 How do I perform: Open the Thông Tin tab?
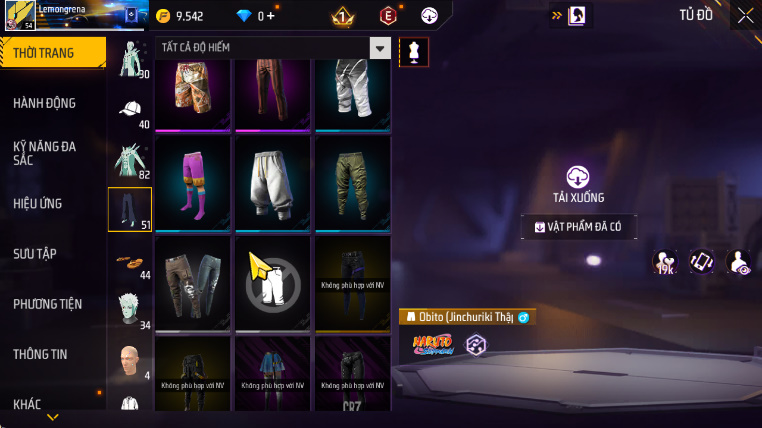tap(40, 354)
